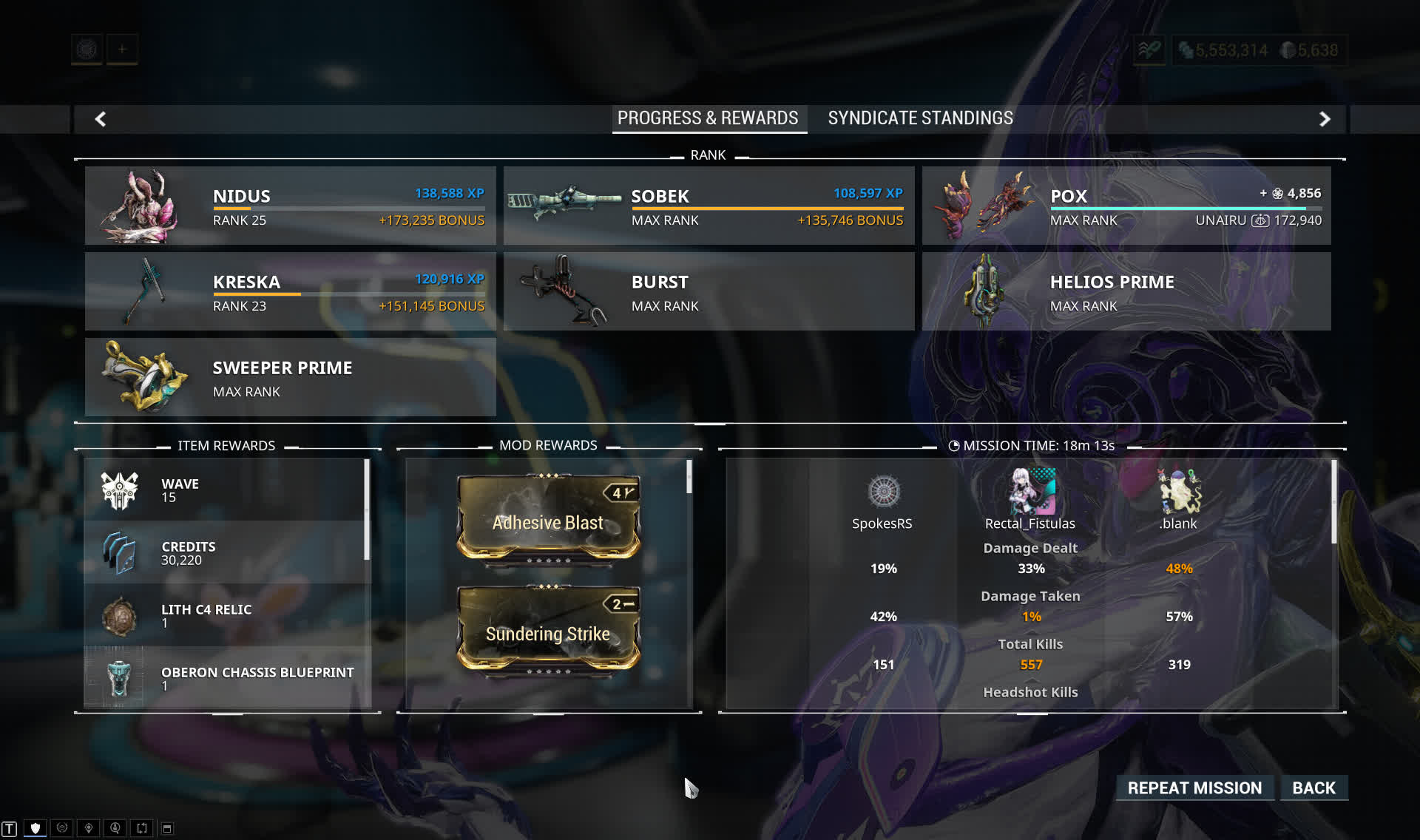
Task: Choose the Sweeper Prime rank tile
Action: coord(290,377)
